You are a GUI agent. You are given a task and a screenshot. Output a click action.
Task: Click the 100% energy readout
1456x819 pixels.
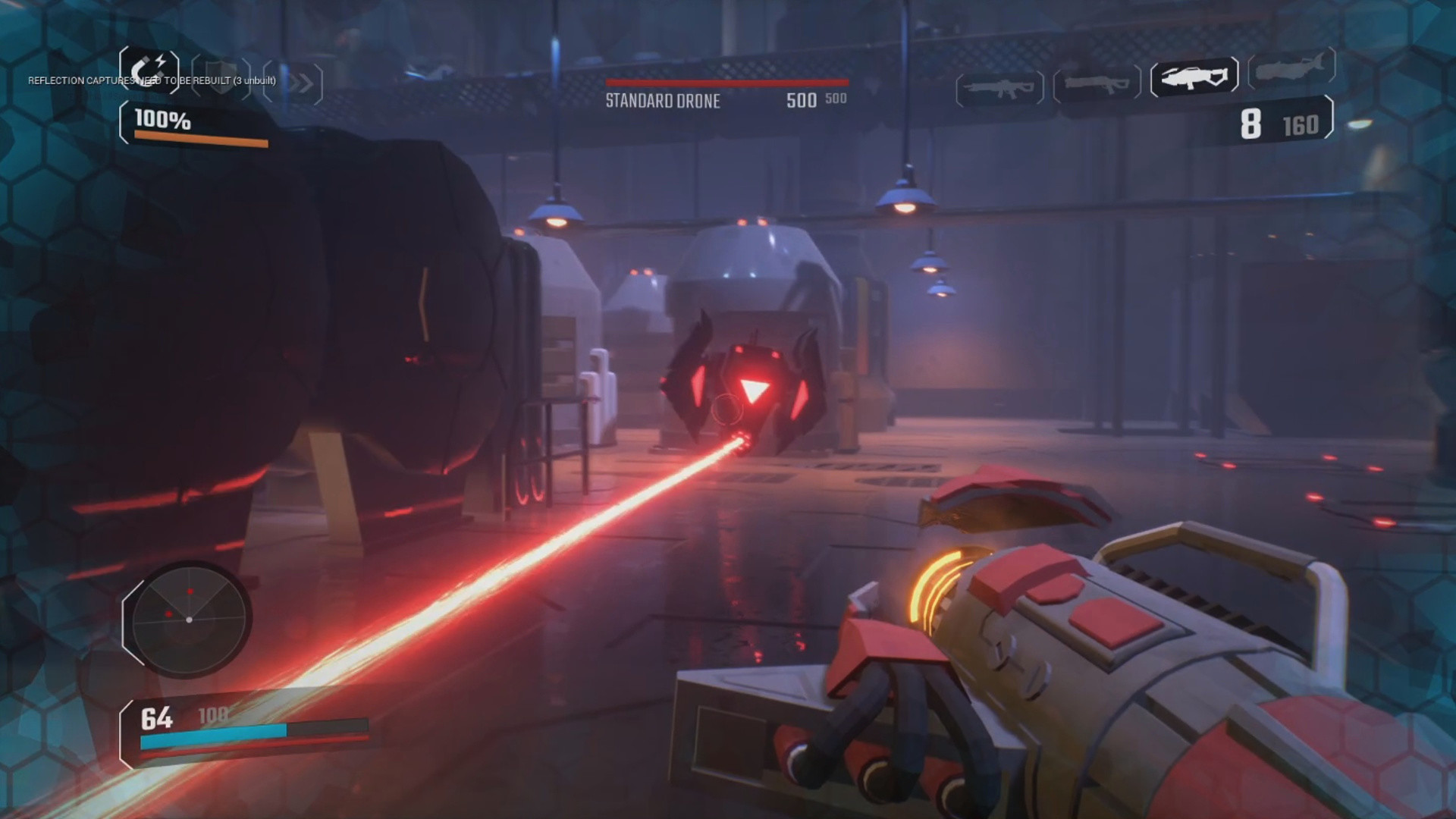(162, 119)
